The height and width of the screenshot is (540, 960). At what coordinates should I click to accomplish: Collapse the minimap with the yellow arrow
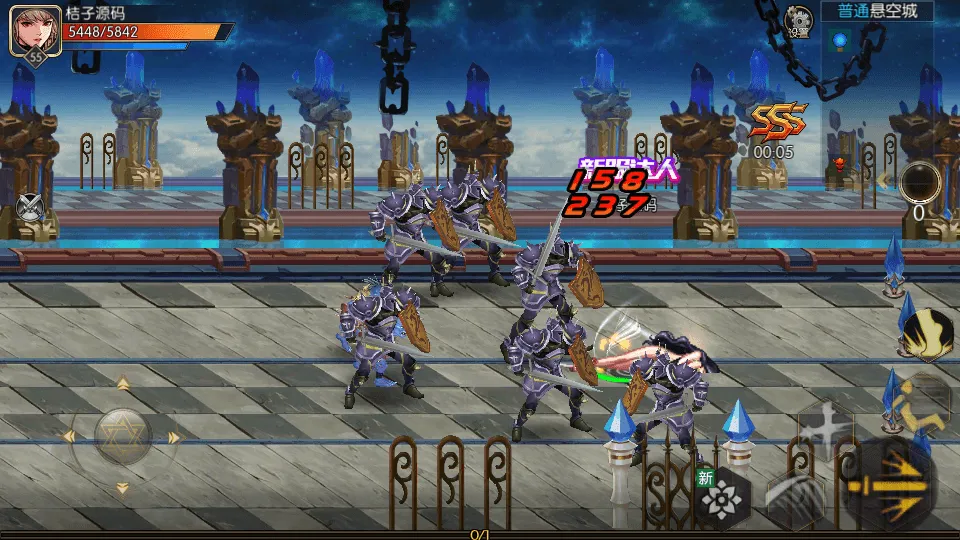(x=884, y=182)
